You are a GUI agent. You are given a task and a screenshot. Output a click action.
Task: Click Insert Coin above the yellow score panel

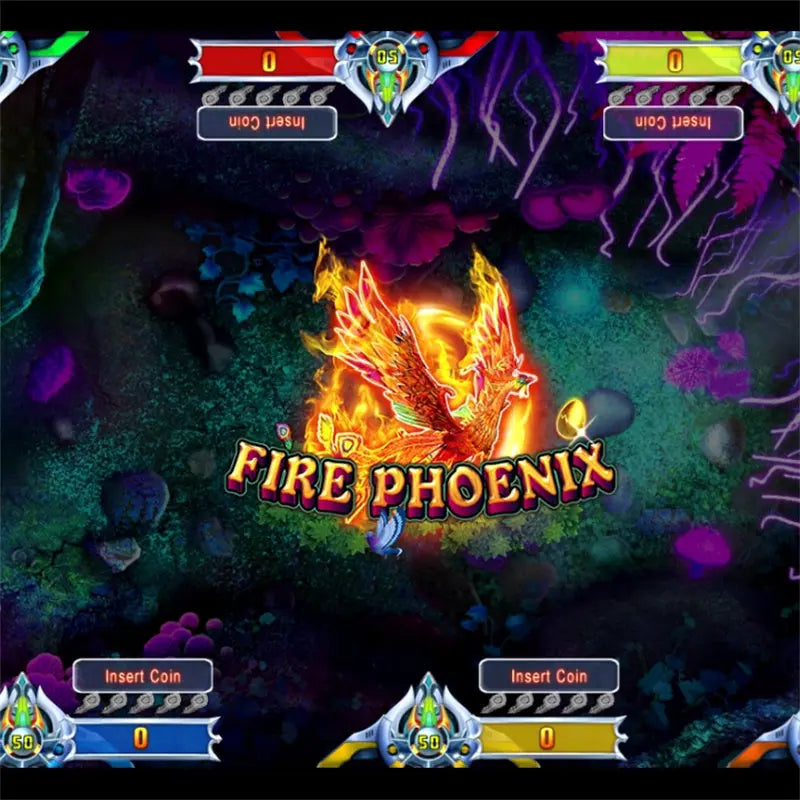tap(549, 676)
